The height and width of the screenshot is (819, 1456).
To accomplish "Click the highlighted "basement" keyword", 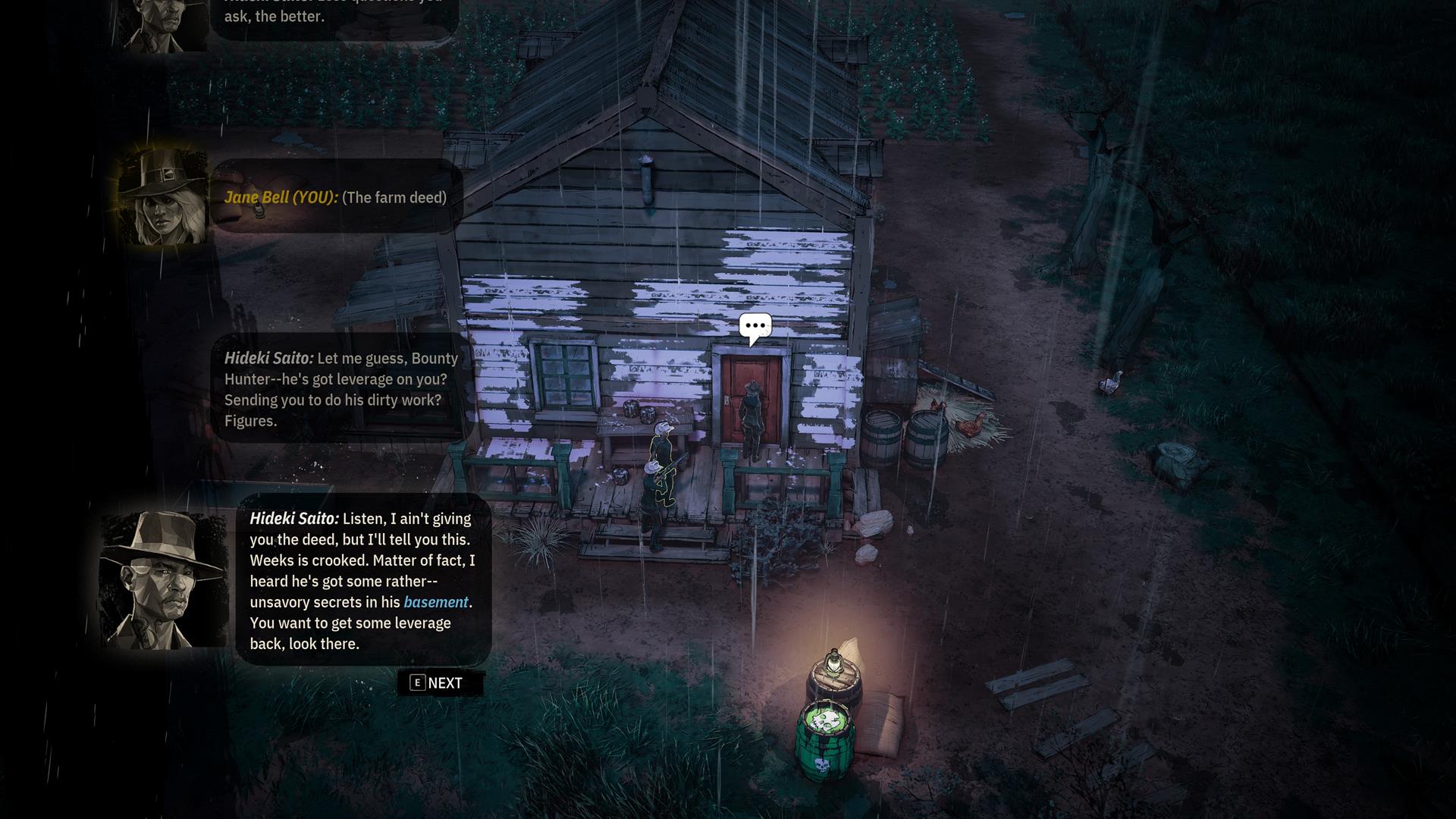I will tap(435, 602).
